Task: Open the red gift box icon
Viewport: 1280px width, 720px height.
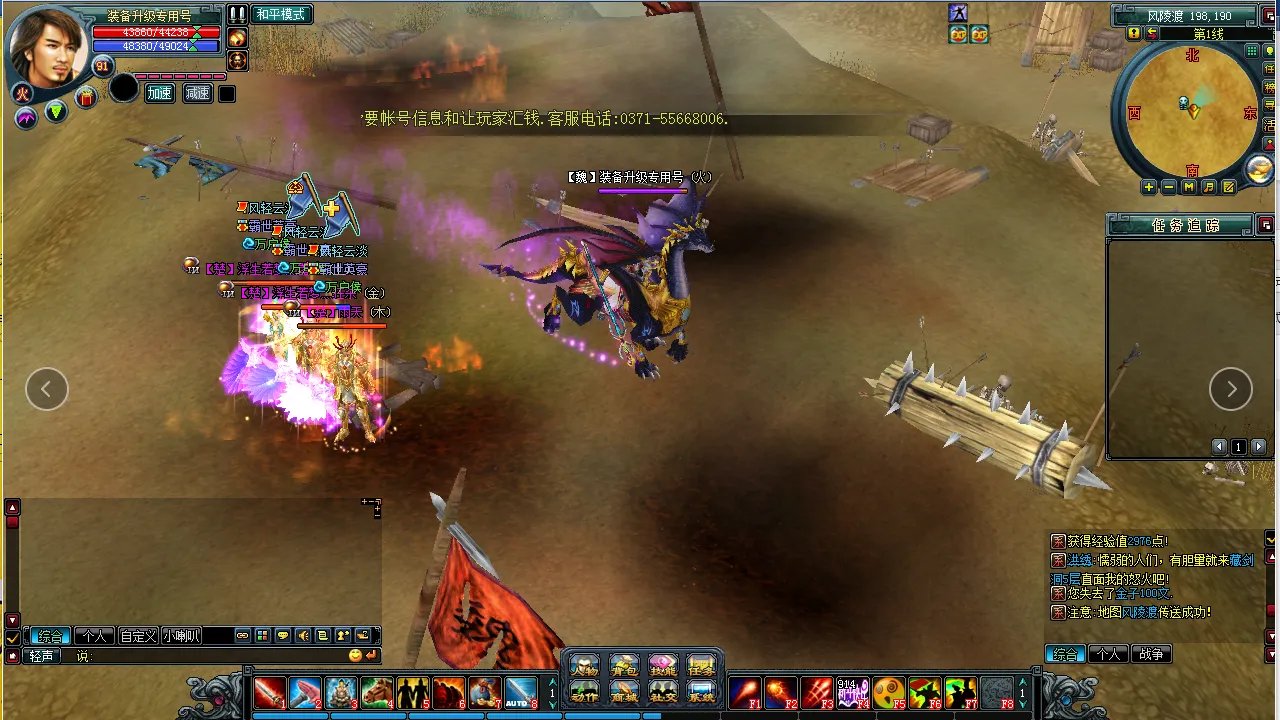Action: coord(86,97)
